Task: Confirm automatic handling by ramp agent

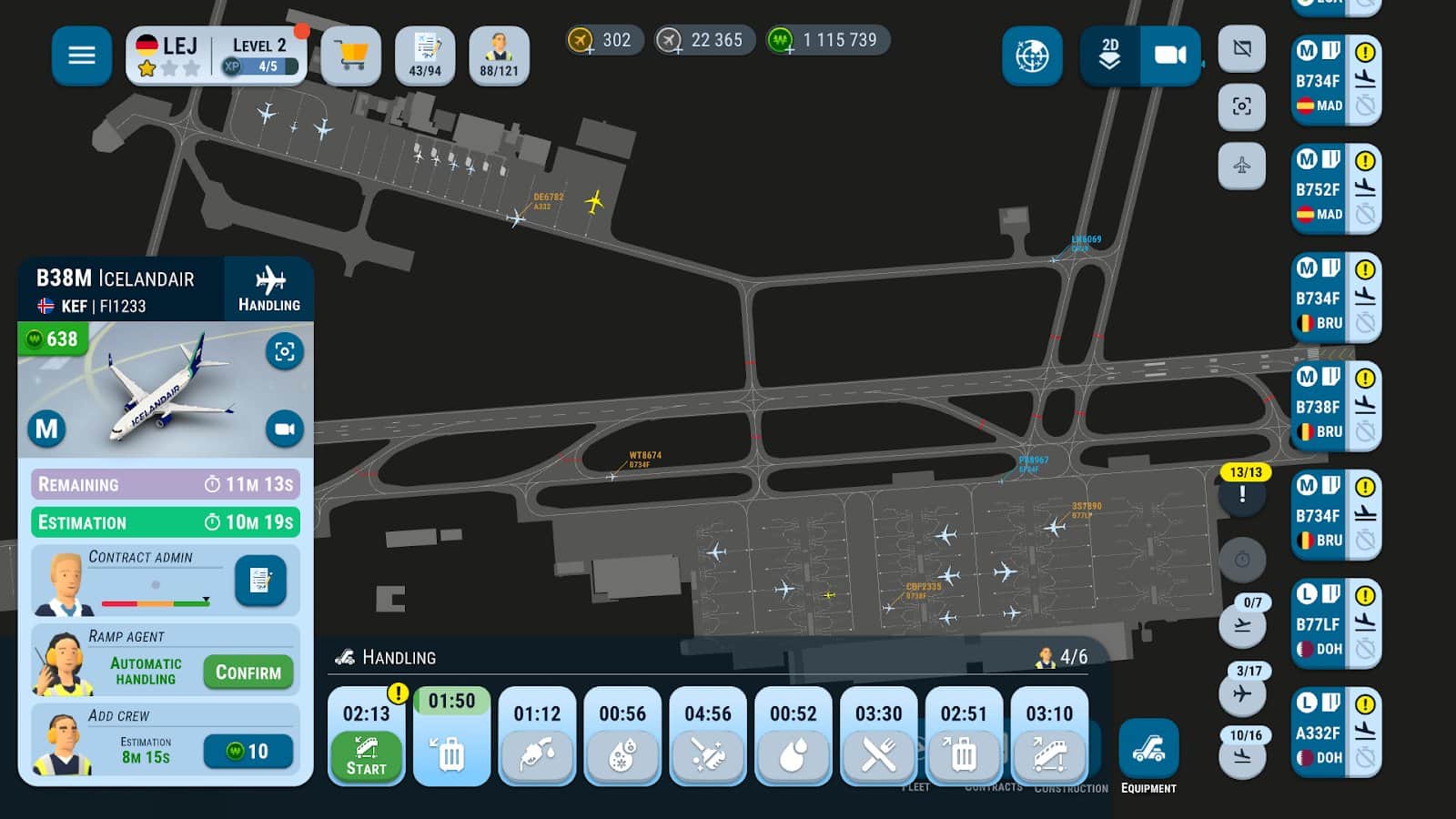Action: coord(248,672)
